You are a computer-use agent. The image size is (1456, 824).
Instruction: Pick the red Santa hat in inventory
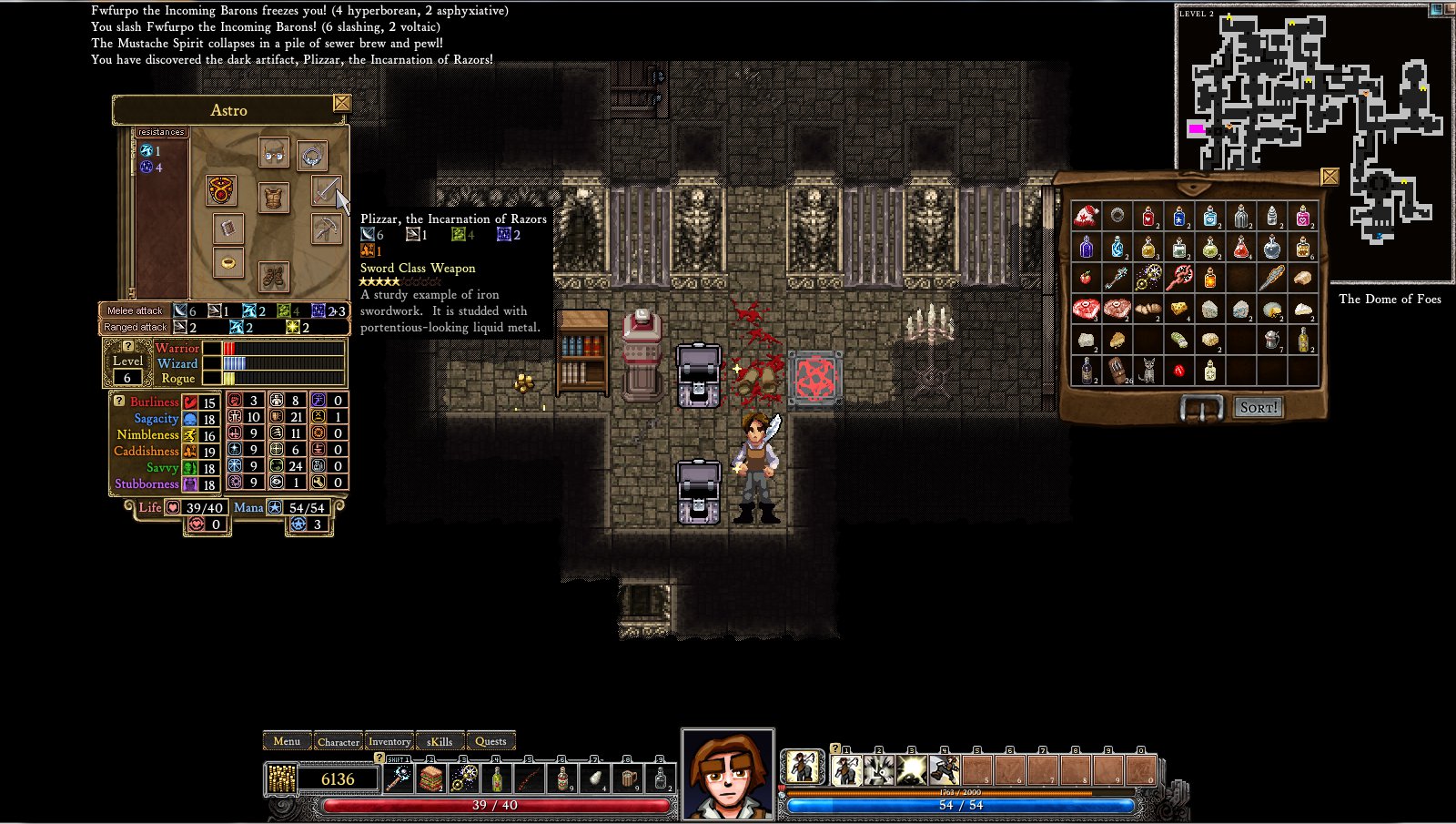[1086, 217]
